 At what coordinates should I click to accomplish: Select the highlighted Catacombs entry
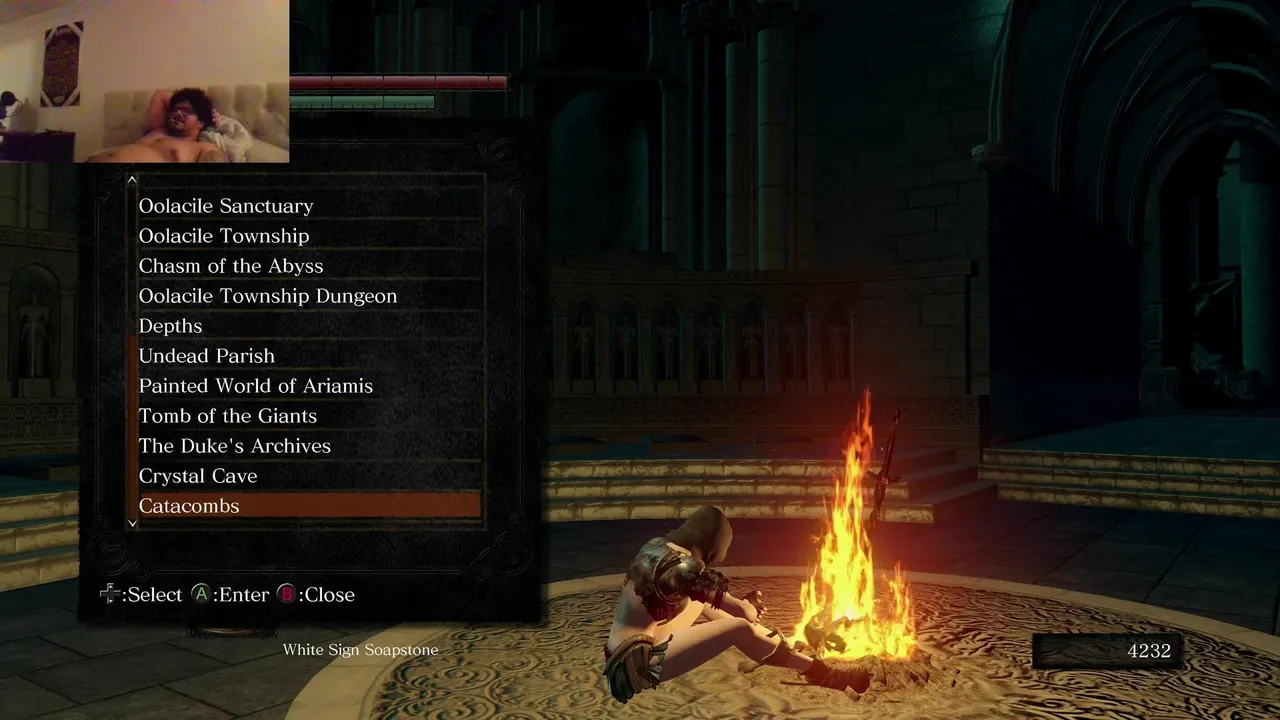pyautogui.click(x=308, y=506)
